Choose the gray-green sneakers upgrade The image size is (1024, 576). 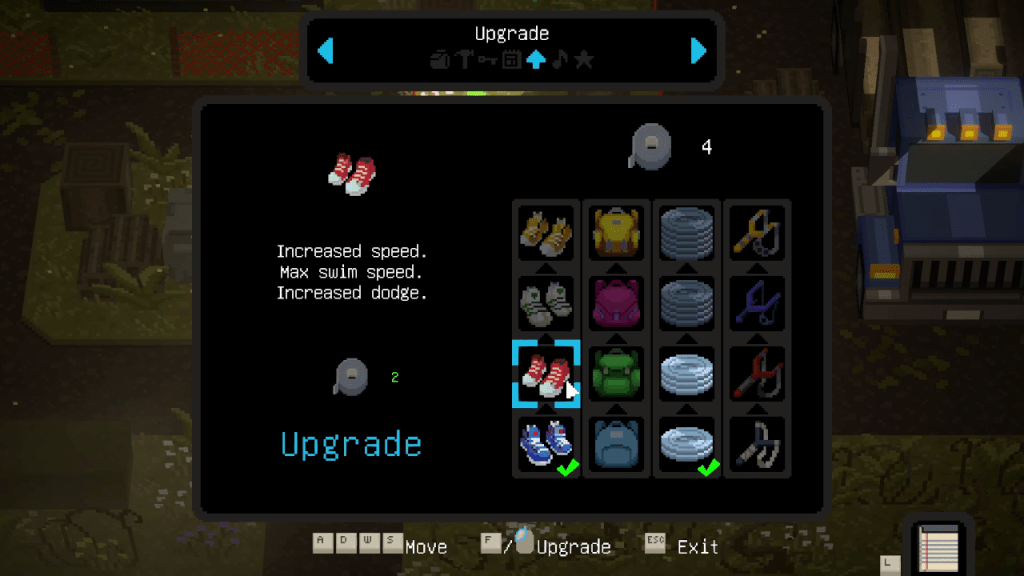(x=546, y=304)
